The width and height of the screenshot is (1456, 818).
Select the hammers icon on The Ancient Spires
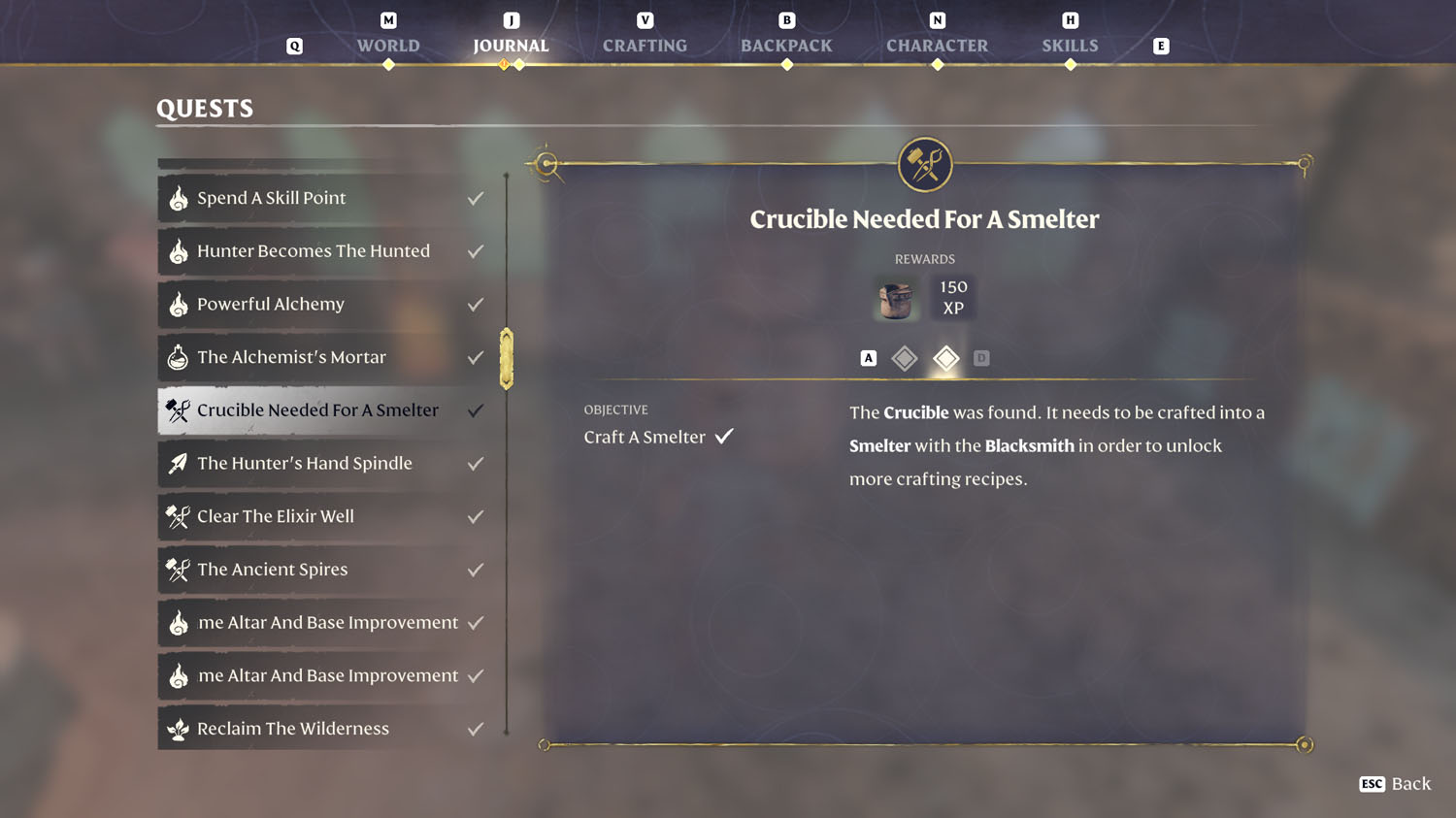pos(178,570)
